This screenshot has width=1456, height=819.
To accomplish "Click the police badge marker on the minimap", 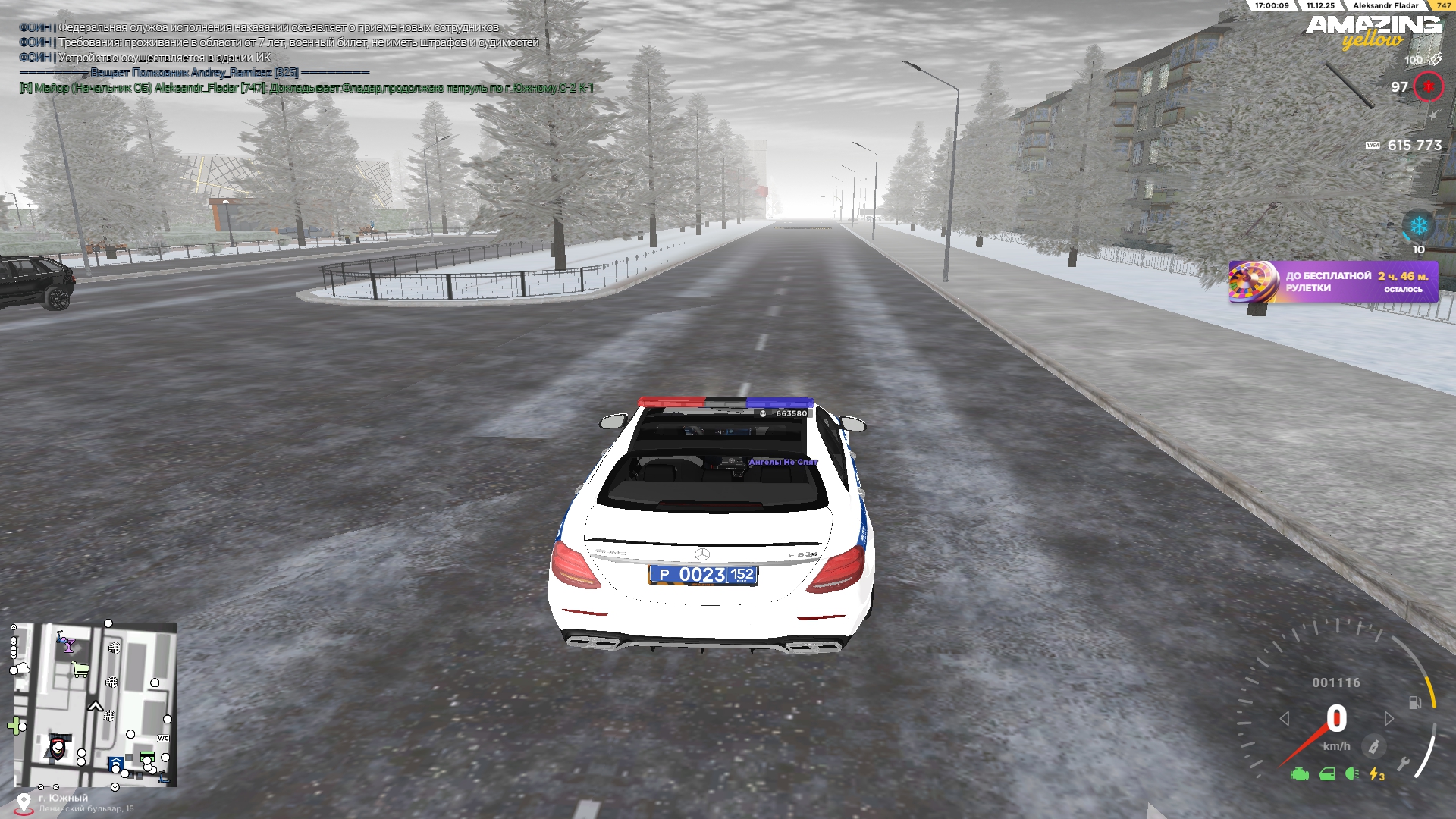I will 58,746.
